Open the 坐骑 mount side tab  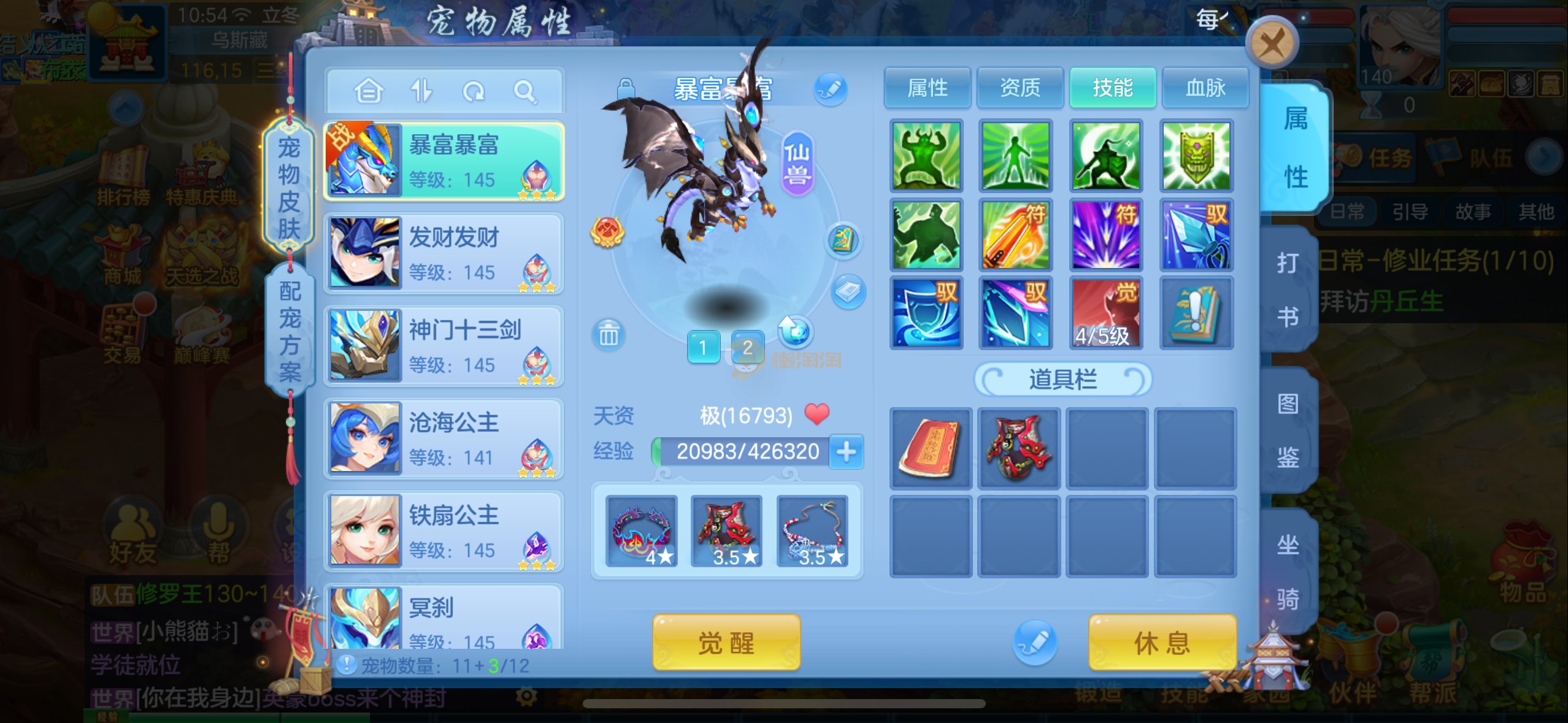[x=1287, y=570]
